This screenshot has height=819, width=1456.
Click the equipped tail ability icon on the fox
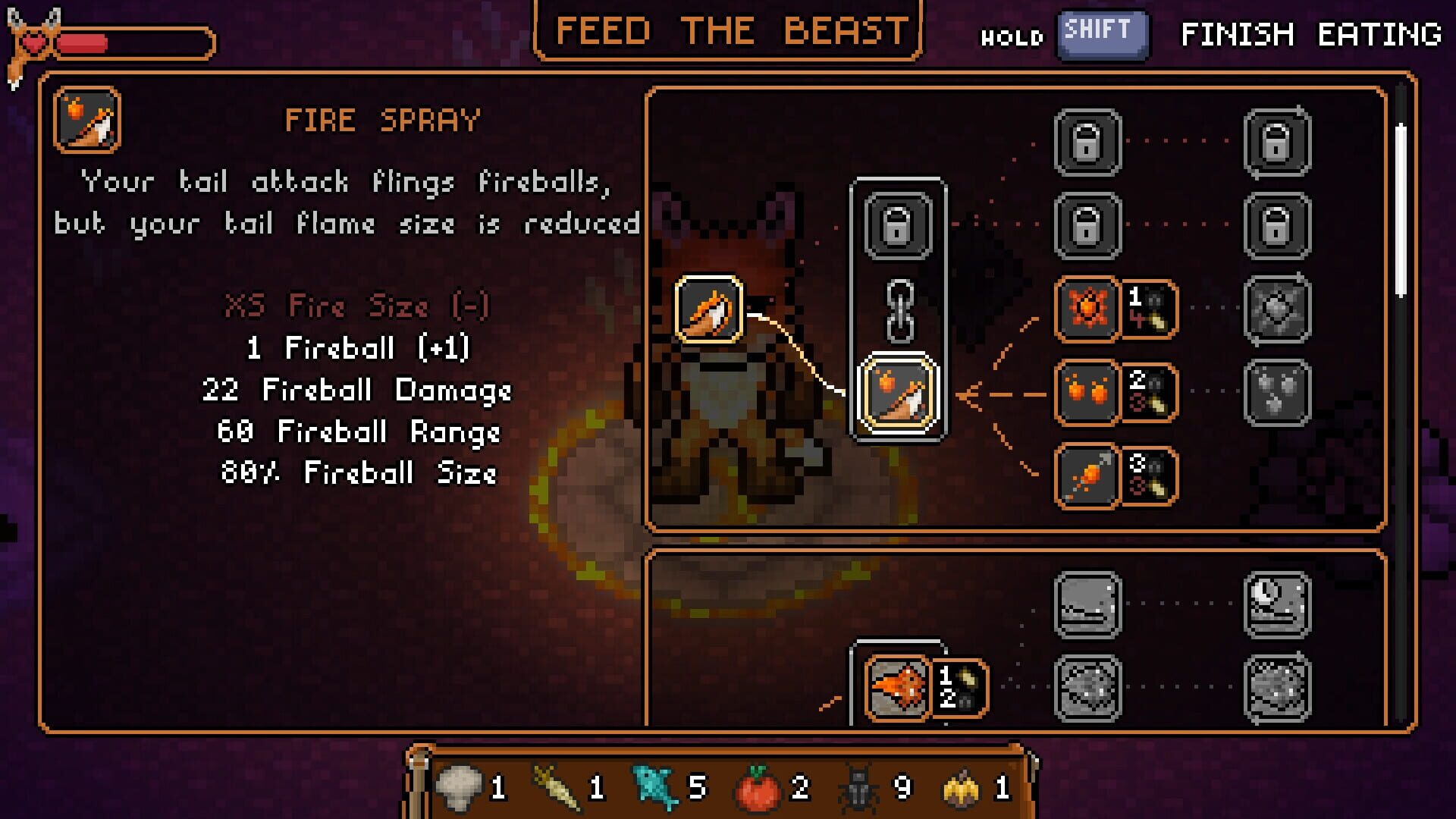(x=710, y=311)
